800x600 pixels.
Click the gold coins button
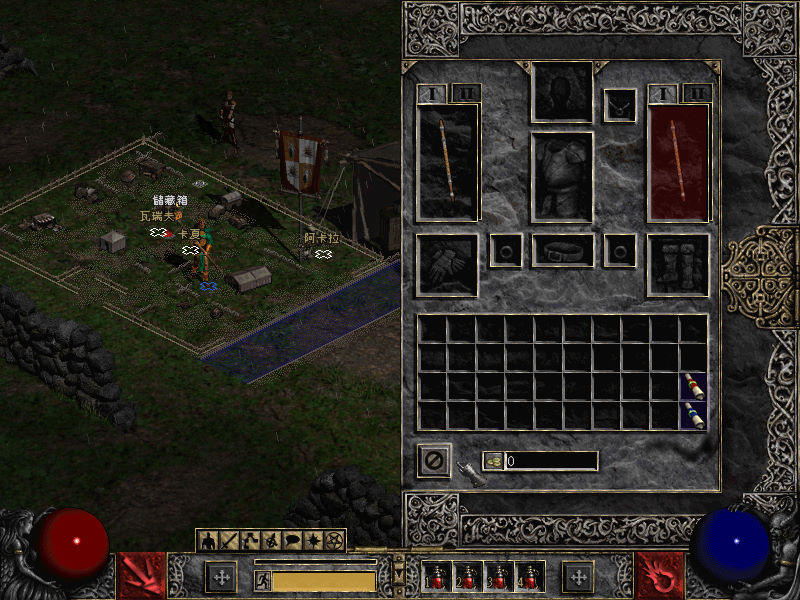click(493, 461)
